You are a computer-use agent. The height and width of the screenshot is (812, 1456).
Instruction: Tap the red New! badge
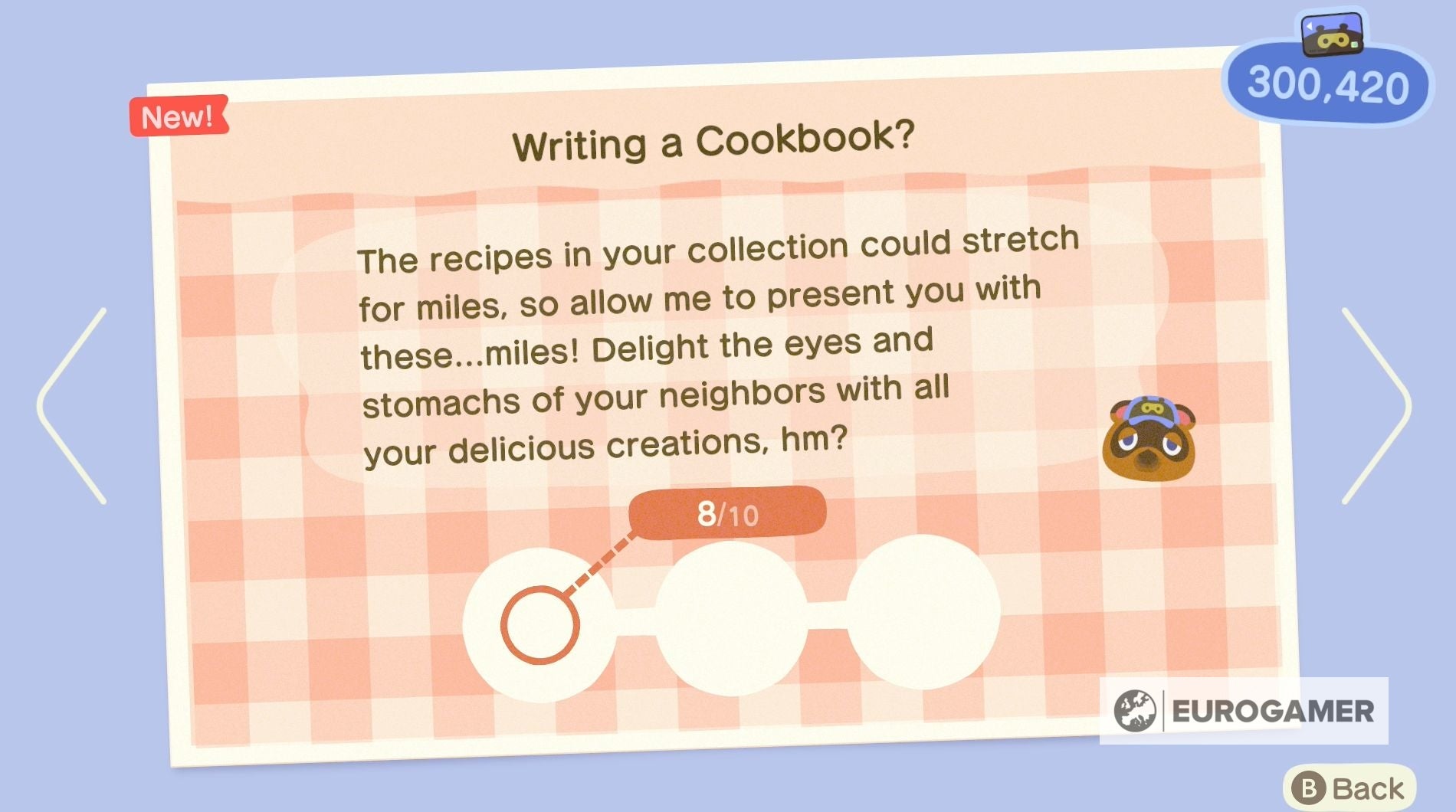(178, 116)
